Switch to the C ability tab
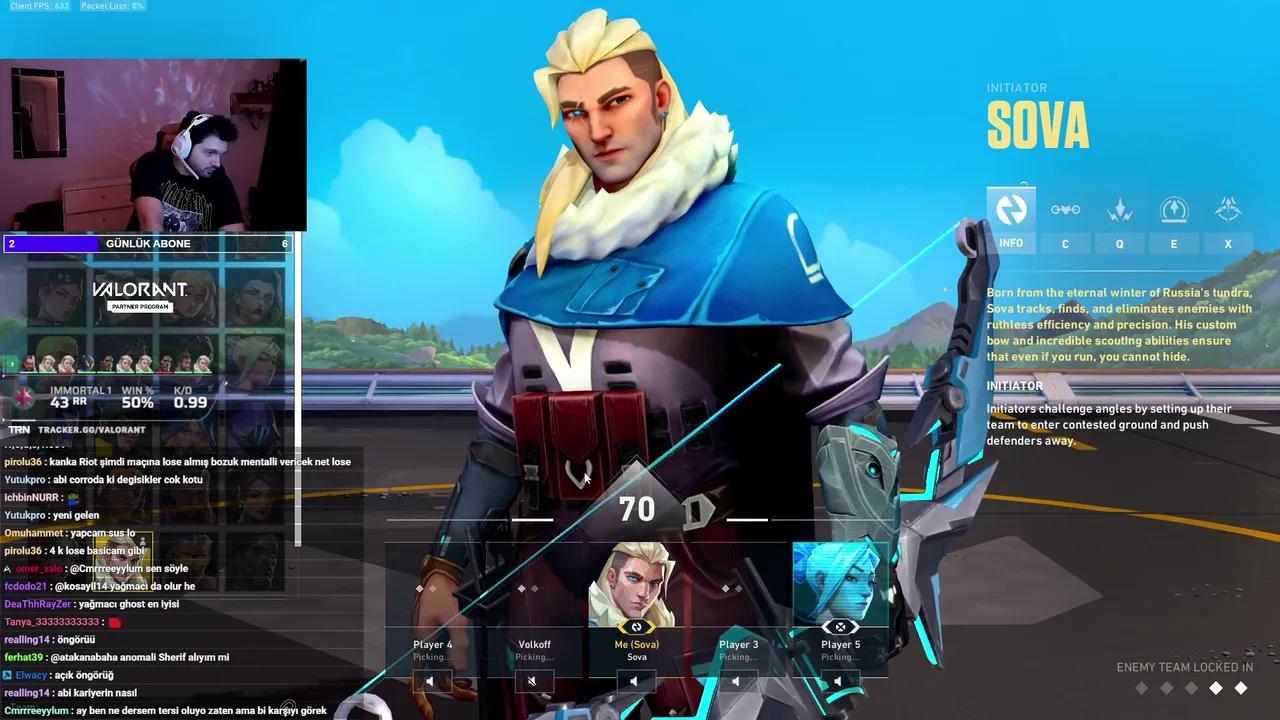This screenshot has height=720, width=1280. [1065, 243]
